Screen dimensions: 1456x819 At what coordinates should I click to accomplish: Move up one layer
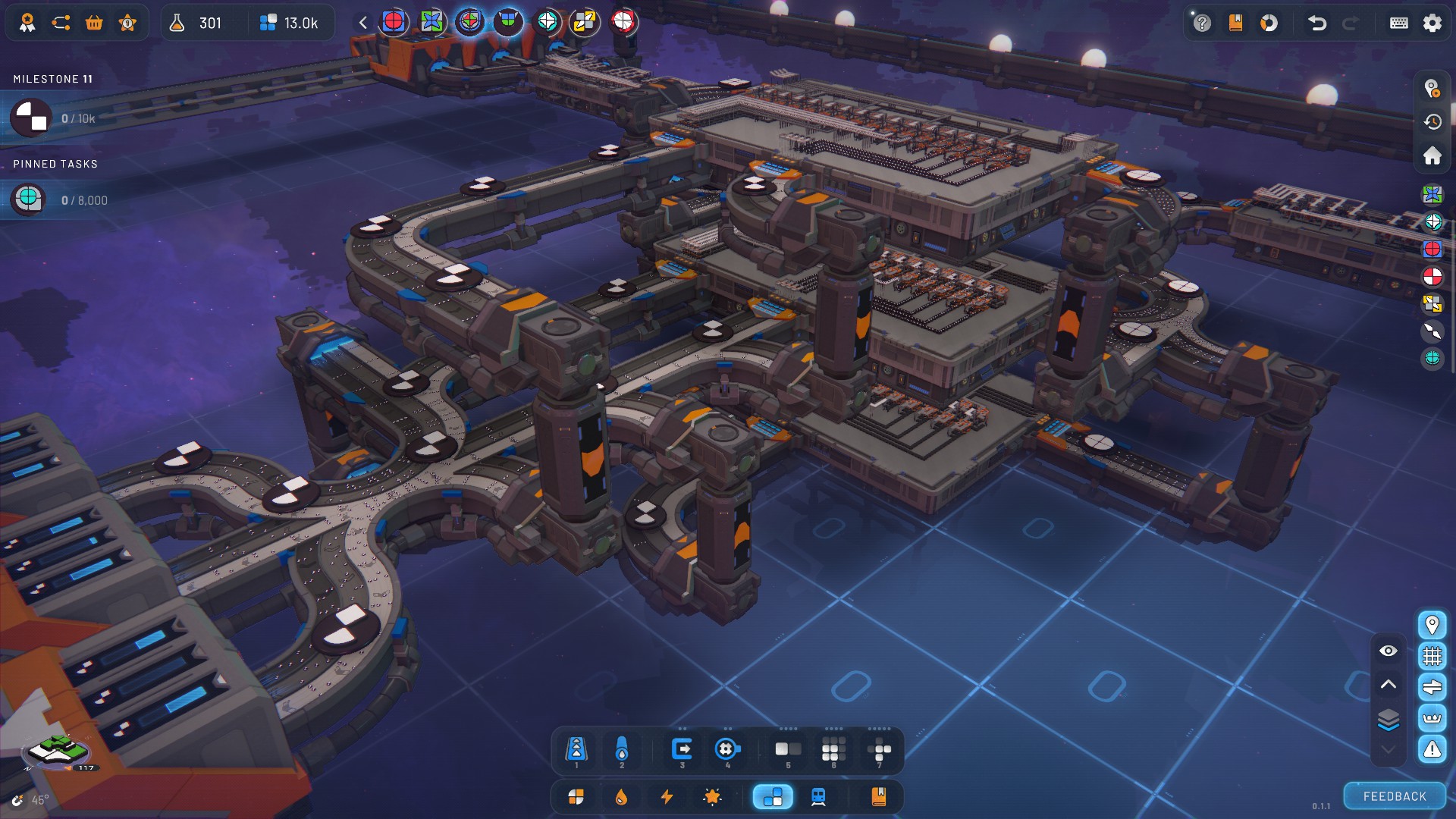pos(1389,684)
